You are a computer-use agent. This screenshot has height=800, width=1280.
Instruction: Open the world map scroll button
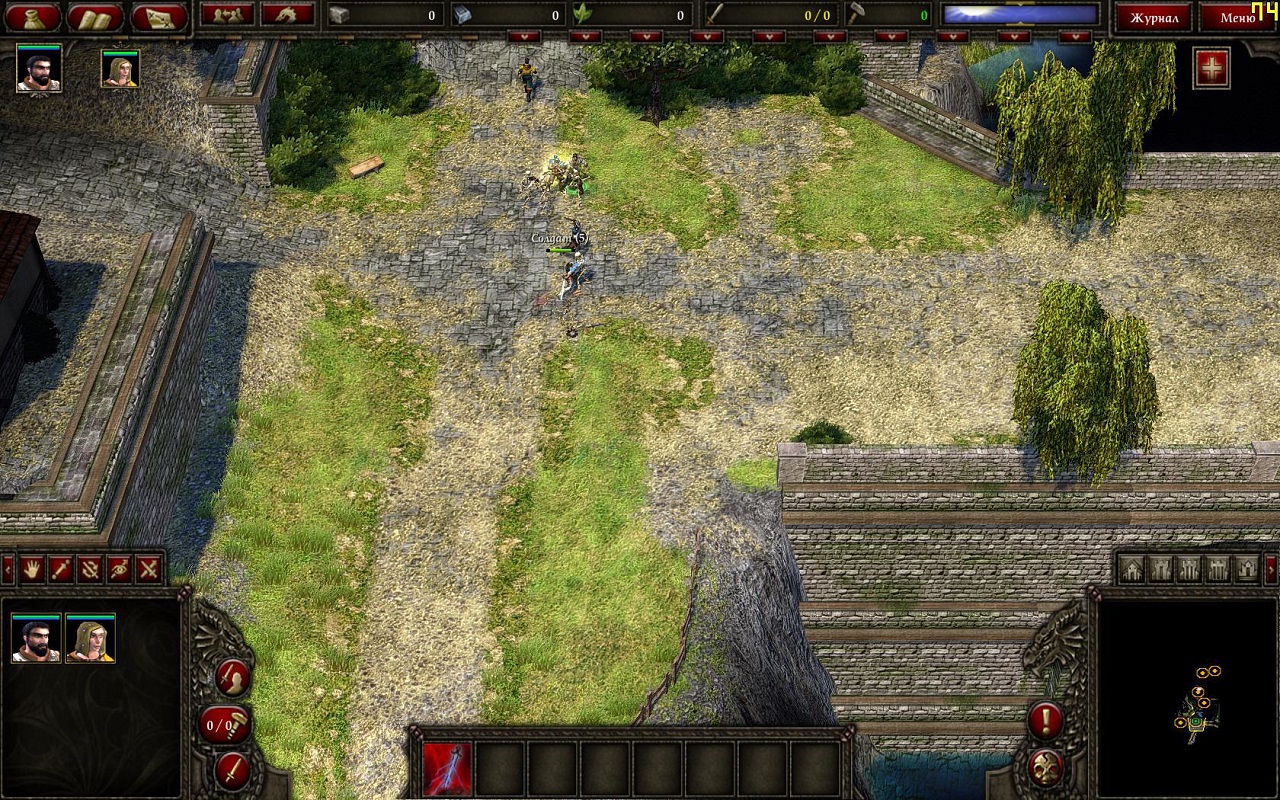coord(158,17)
